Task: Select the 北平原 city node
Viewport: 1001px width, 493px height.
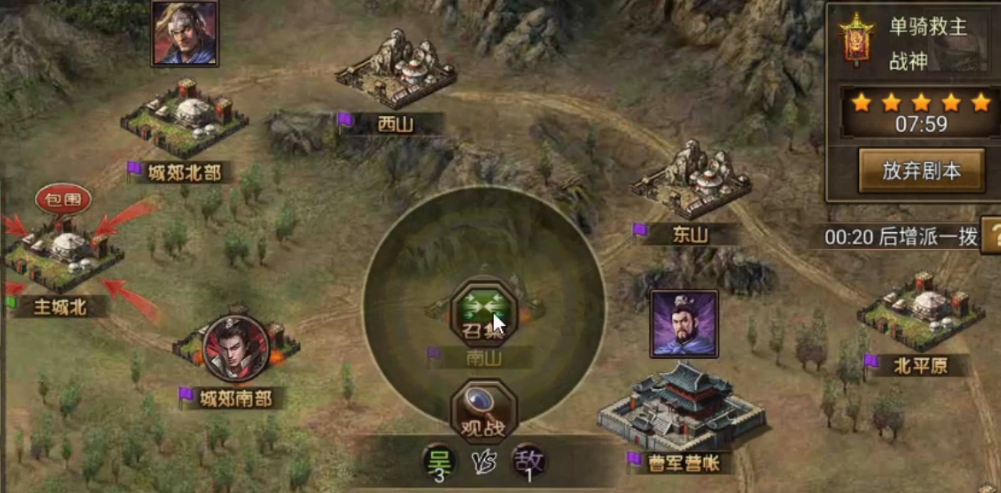Action: (915, 312)
